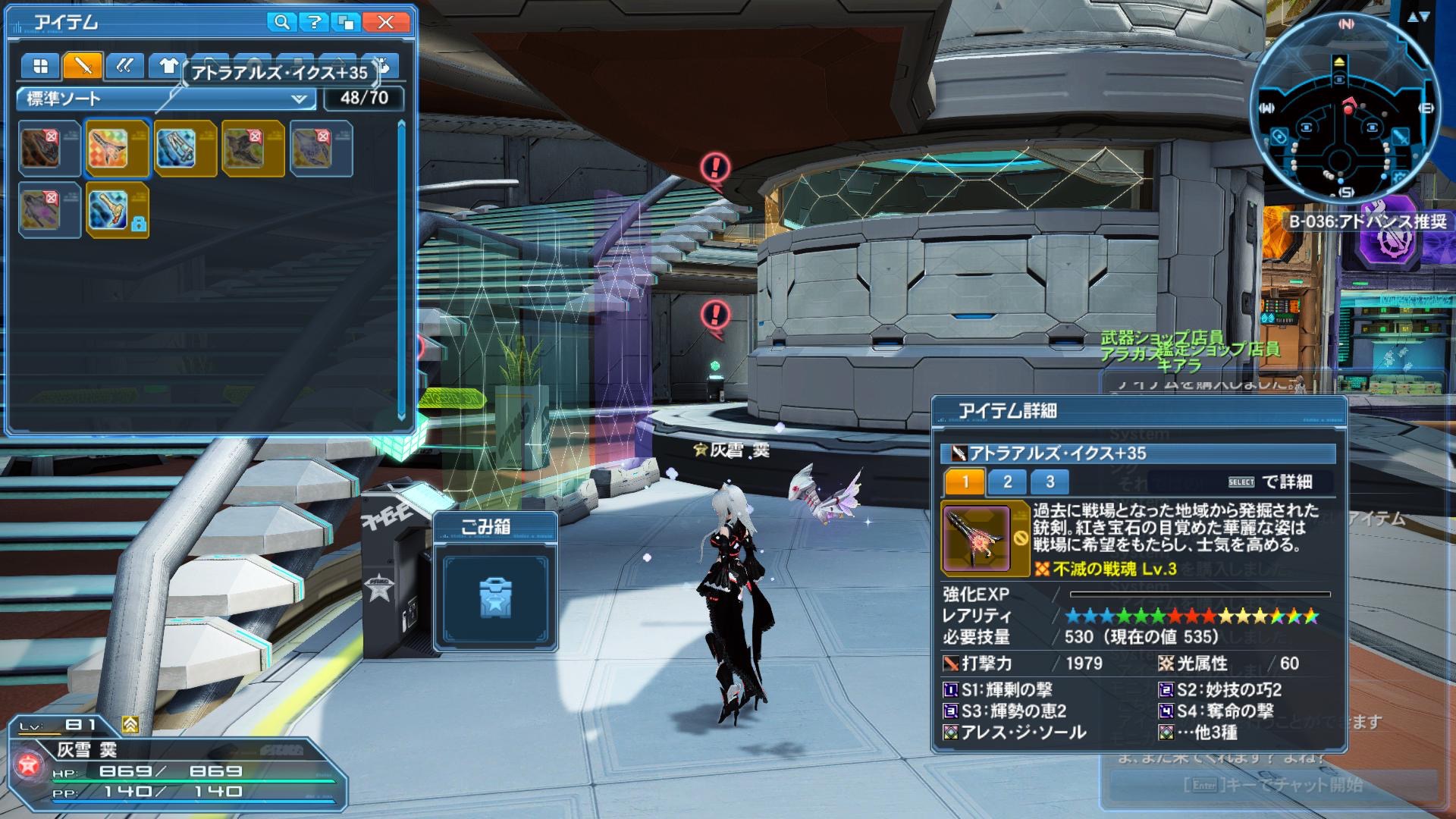Show item detail page 3
The height and width of the screenshot is (819, 1456).
tap(1050, 482)
